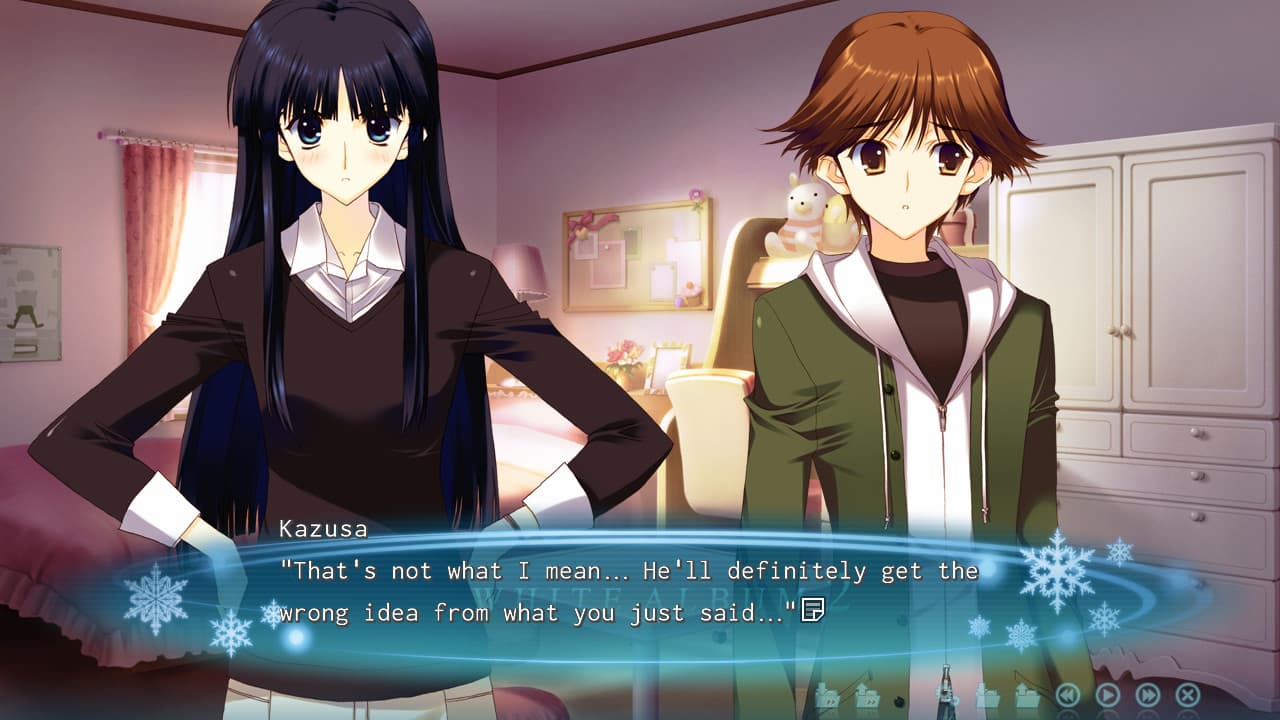Quick save using the down-arrow folder with chevrons
The width and height of the screenshot is (1280, 720).
[827, 694]
